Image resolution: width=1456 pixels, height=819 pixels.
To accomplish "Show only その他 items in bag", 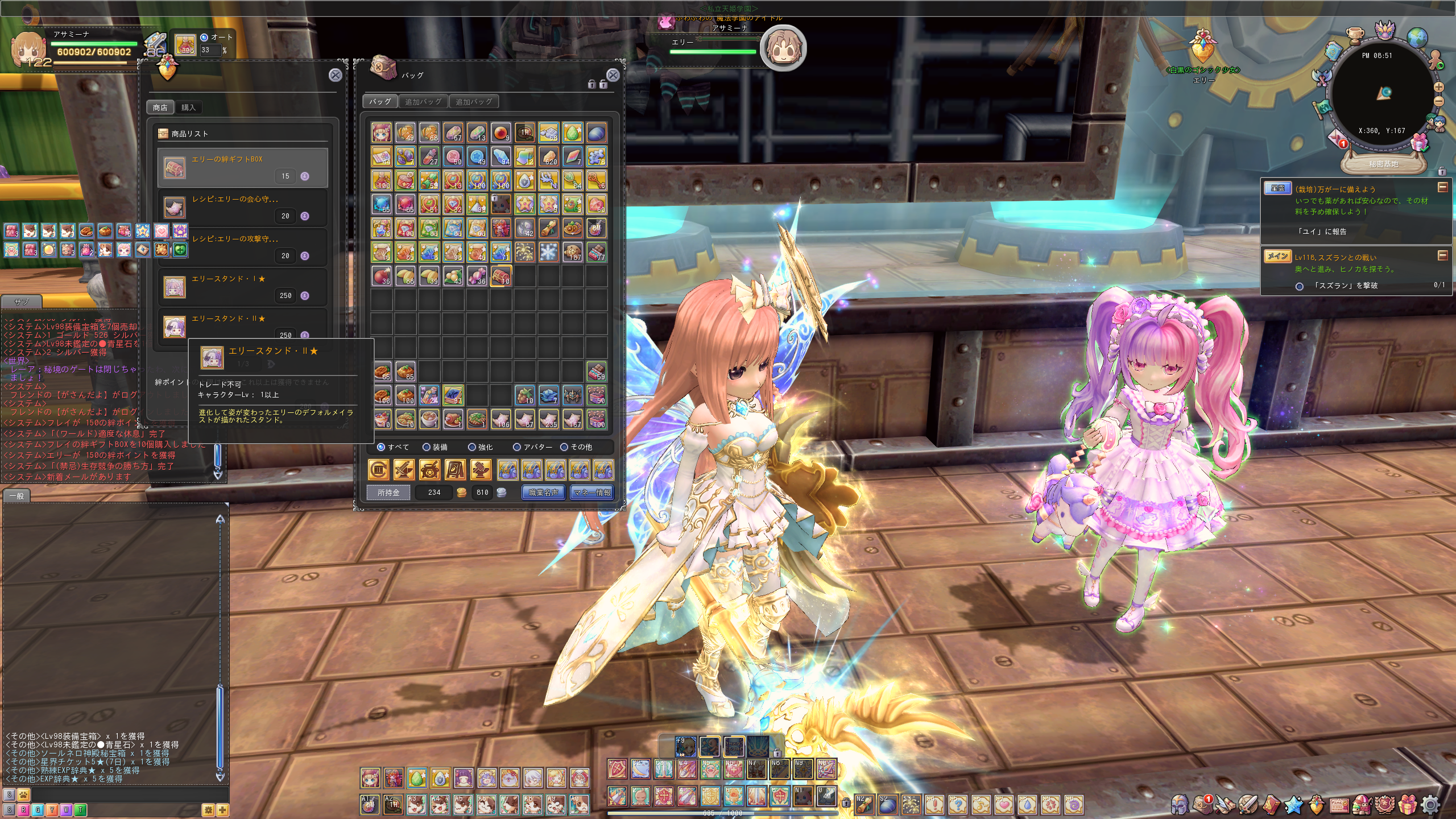I will [x=577, y=447].
